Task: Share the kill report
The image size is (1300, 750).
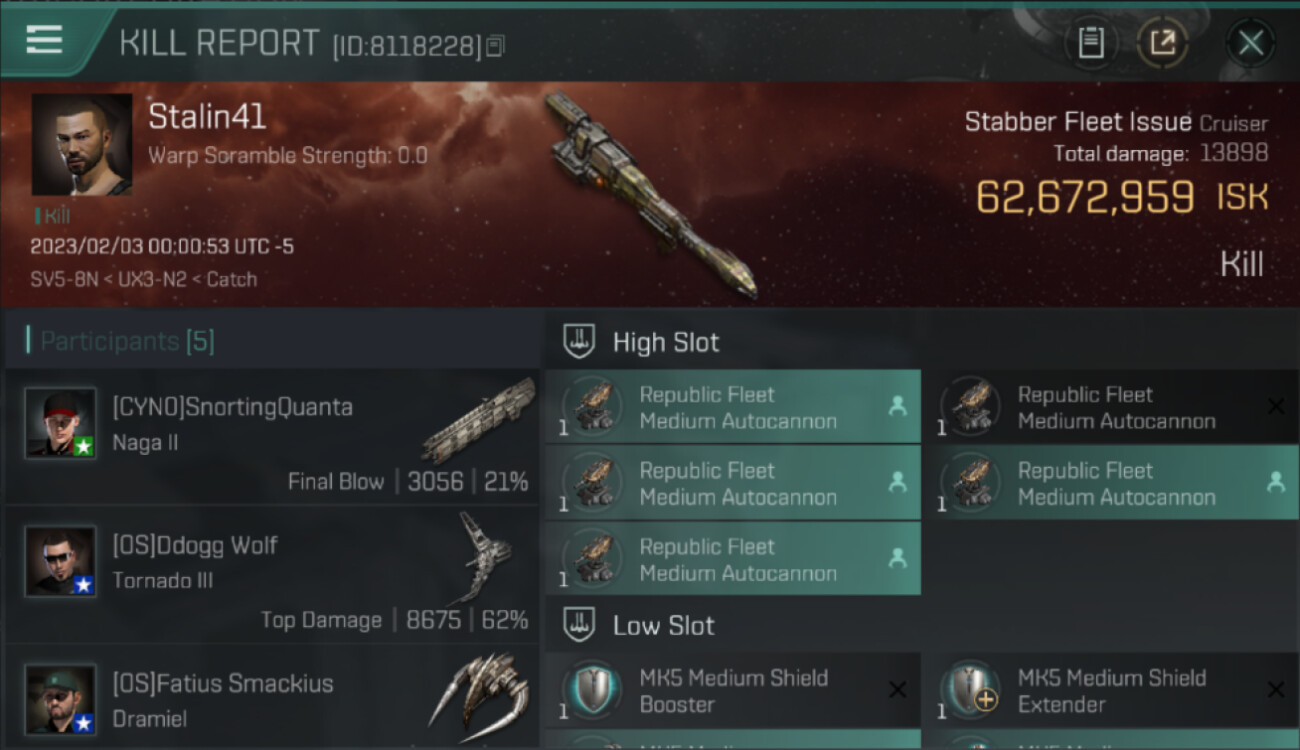Action: (x=1162, y=43)
